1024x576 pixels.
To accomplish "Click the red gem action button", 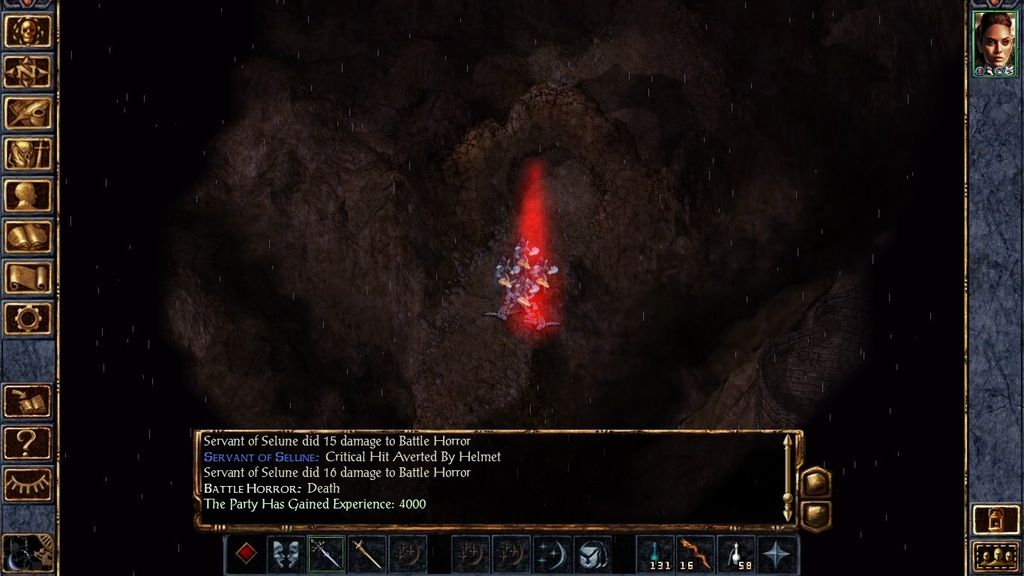I will [x=246, y=554].
